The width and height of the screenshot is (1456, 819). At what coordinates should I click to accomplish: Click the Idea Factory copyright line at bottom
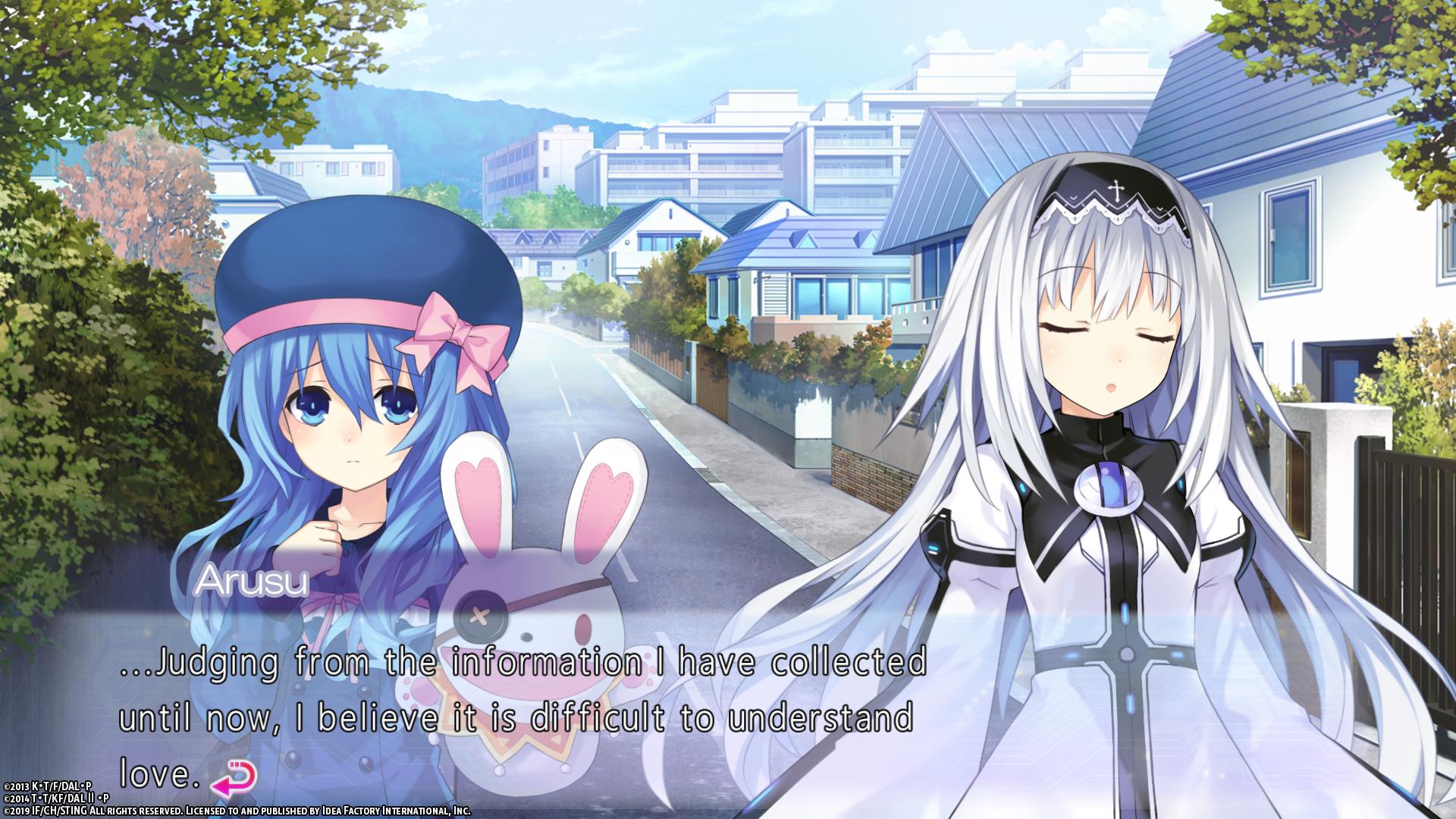[x=235, y=811]
